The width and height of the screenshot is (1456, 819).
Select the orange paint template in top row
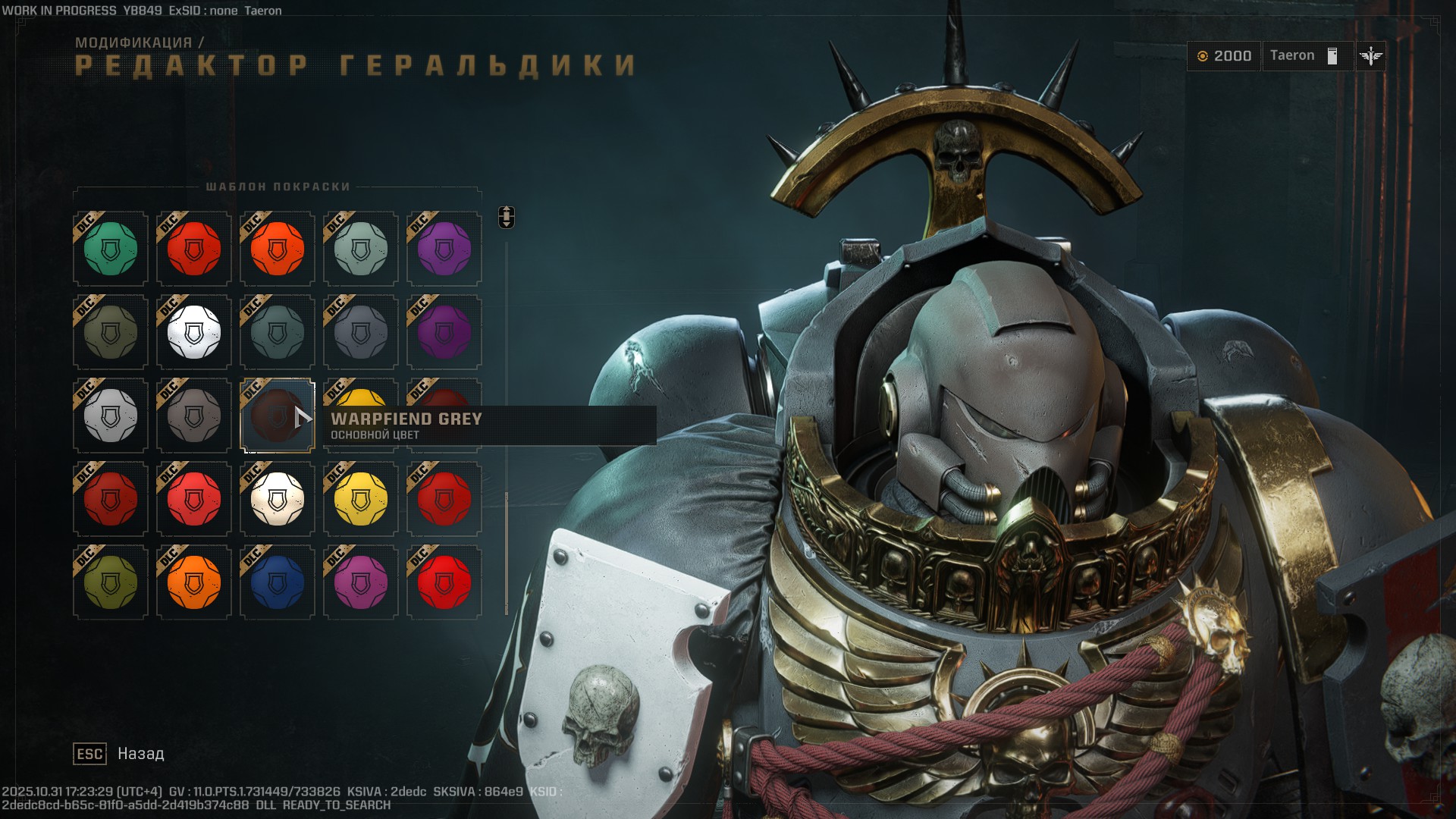tap(277, 248)
